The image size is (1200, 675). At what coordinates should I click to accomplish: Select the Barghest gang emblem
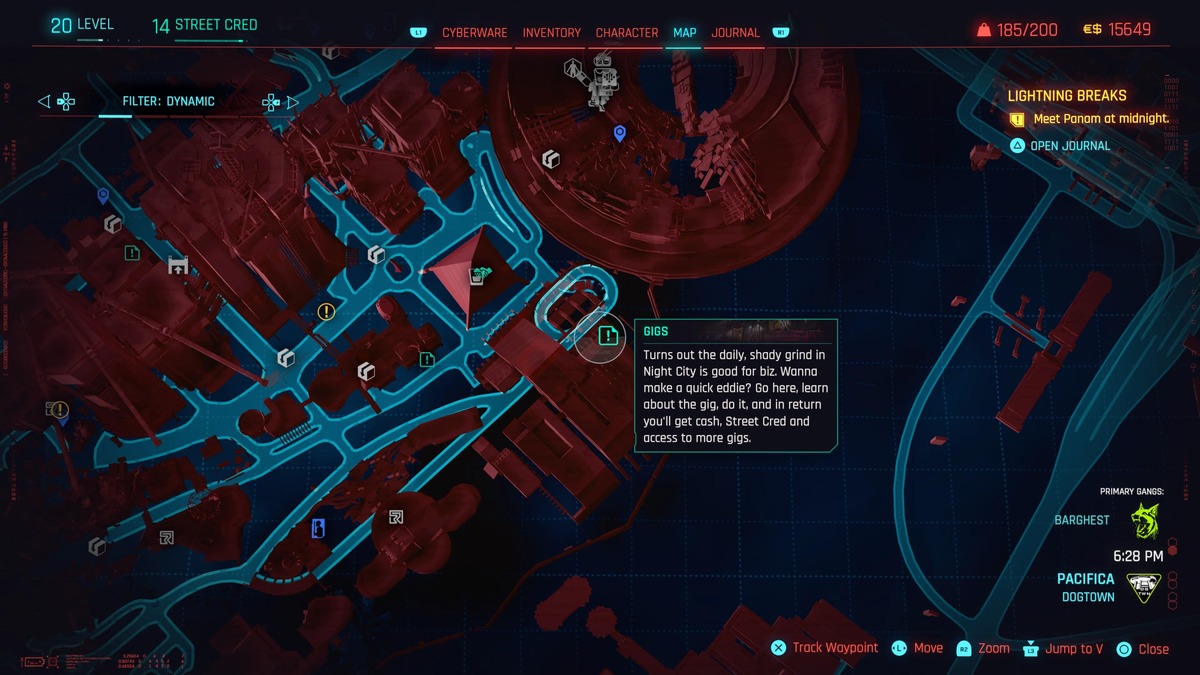(1145, 521)
